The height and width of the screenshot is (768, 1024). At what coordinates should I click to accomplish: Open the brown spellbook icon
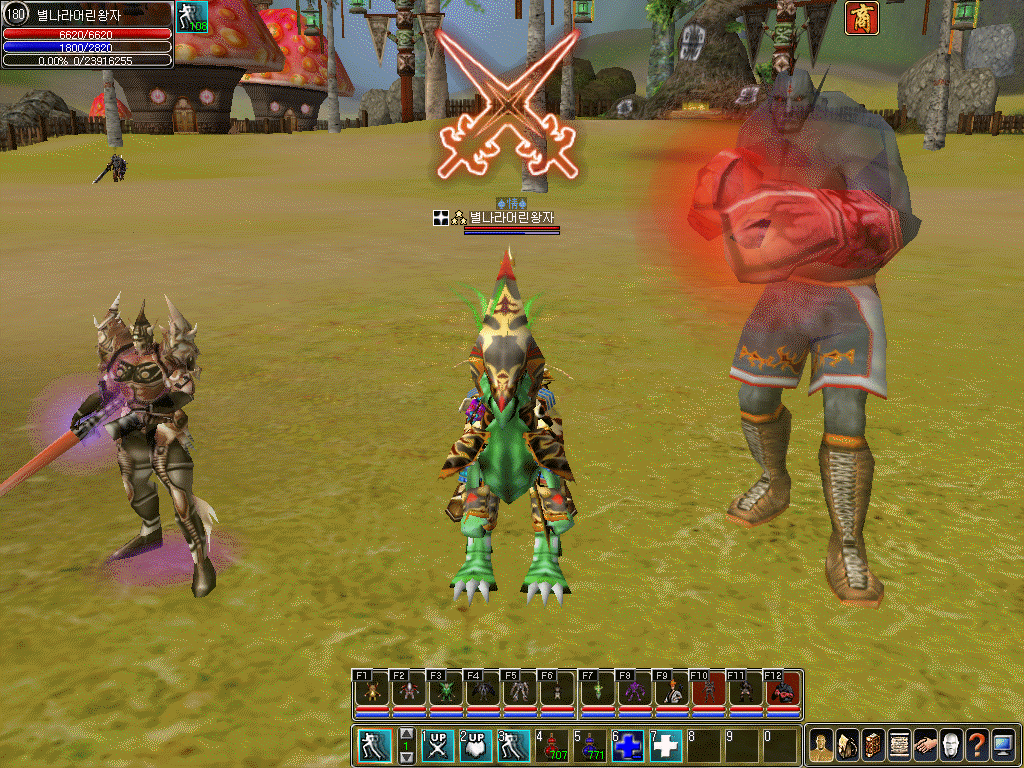872,746
